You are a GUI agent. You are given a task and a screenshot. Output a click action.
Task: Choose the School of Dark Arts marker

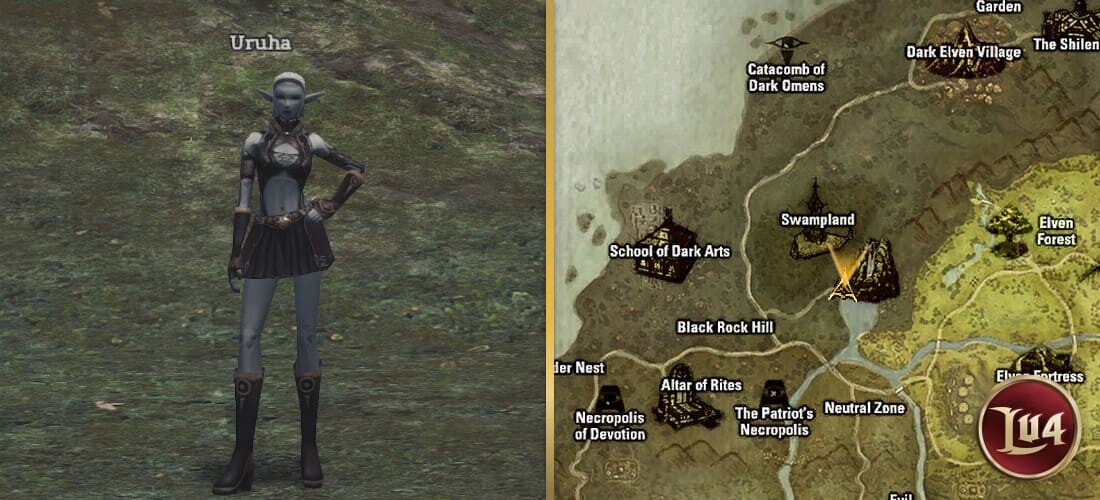point(662,226)
